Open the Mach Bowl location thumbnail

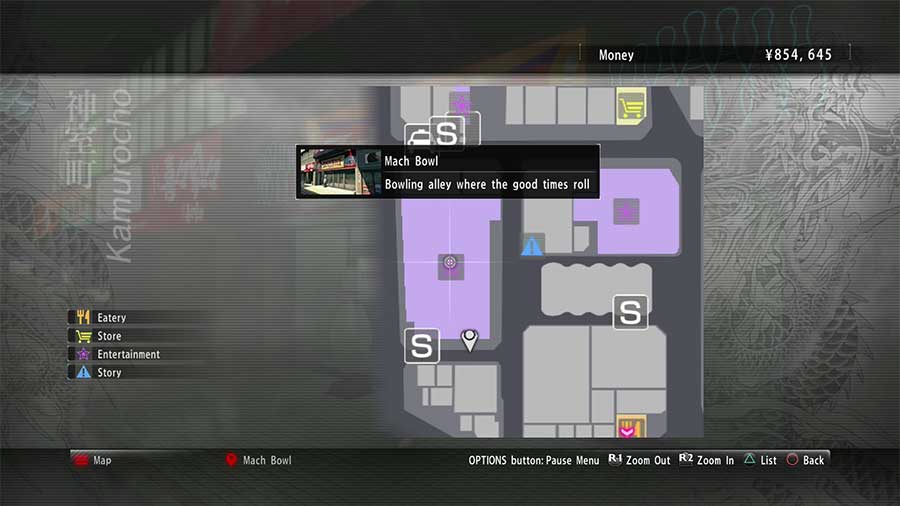327,172
